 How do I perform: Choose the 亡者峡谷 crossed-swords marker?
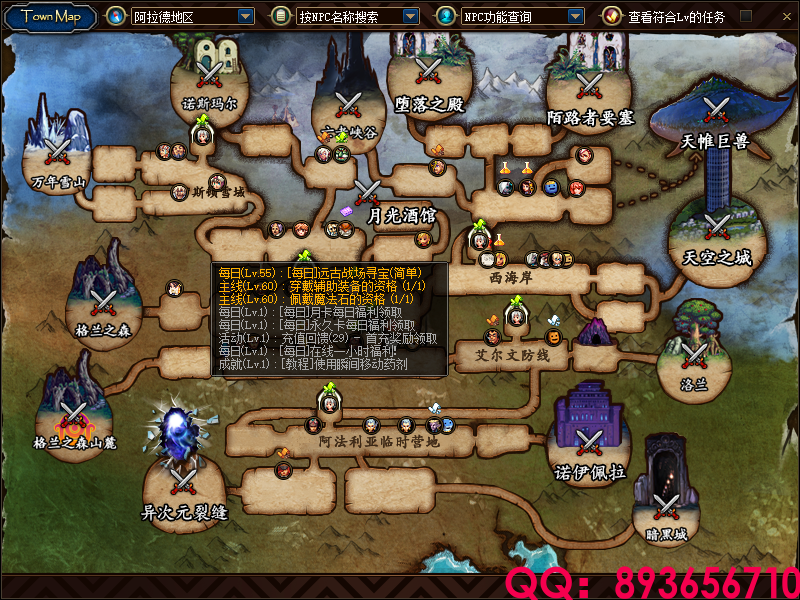[348, 103]
